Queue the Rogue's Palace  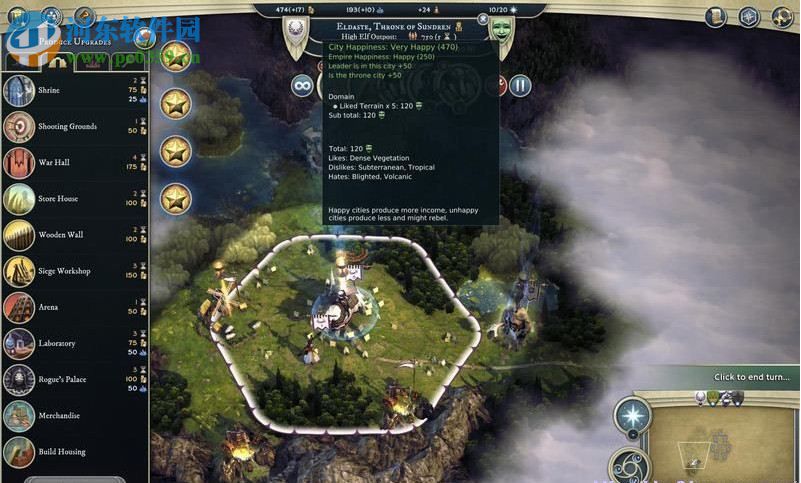[75, 379]
